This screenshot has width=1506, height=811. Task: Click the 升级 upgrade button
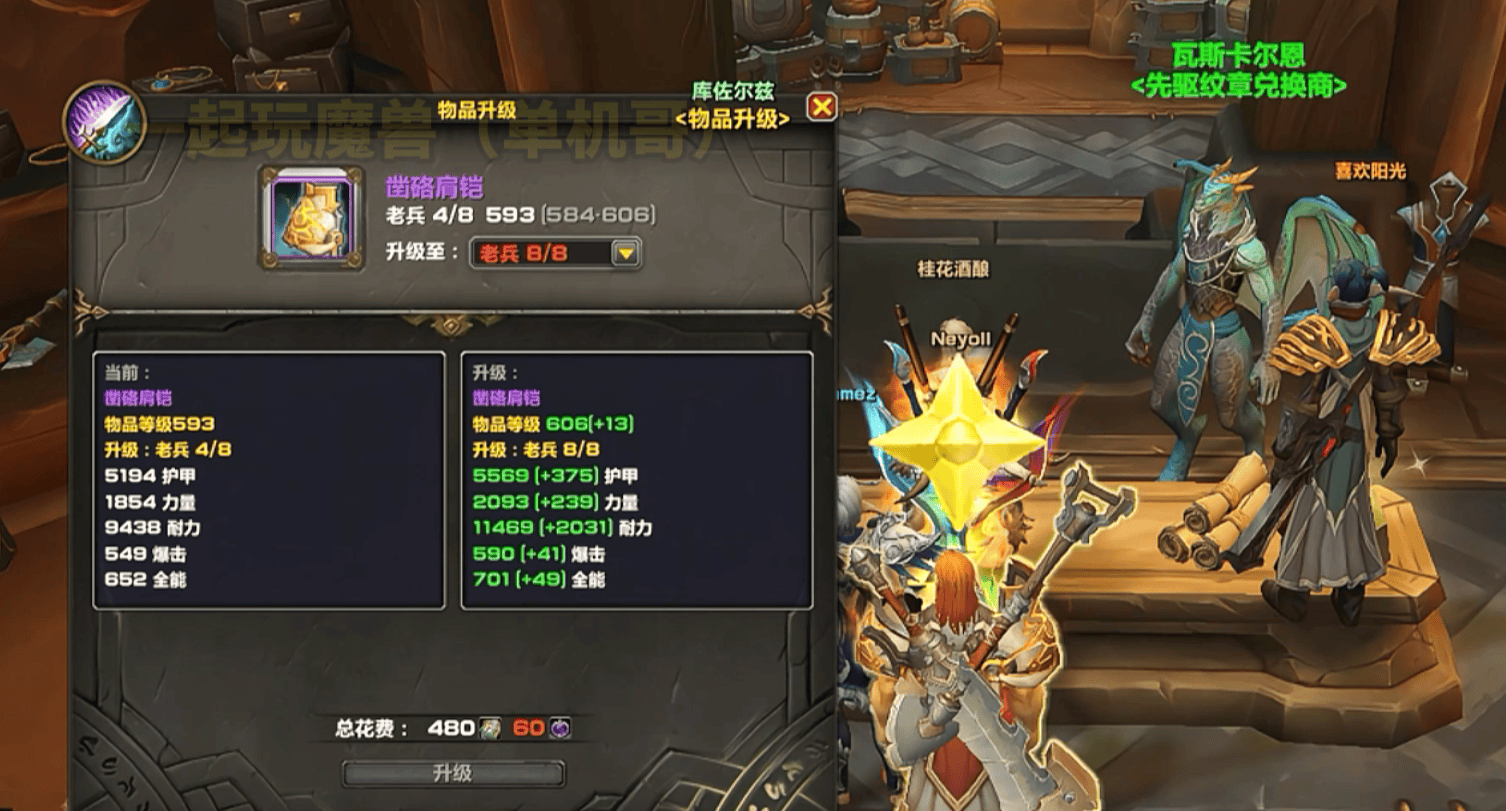[x=453, y=773]
